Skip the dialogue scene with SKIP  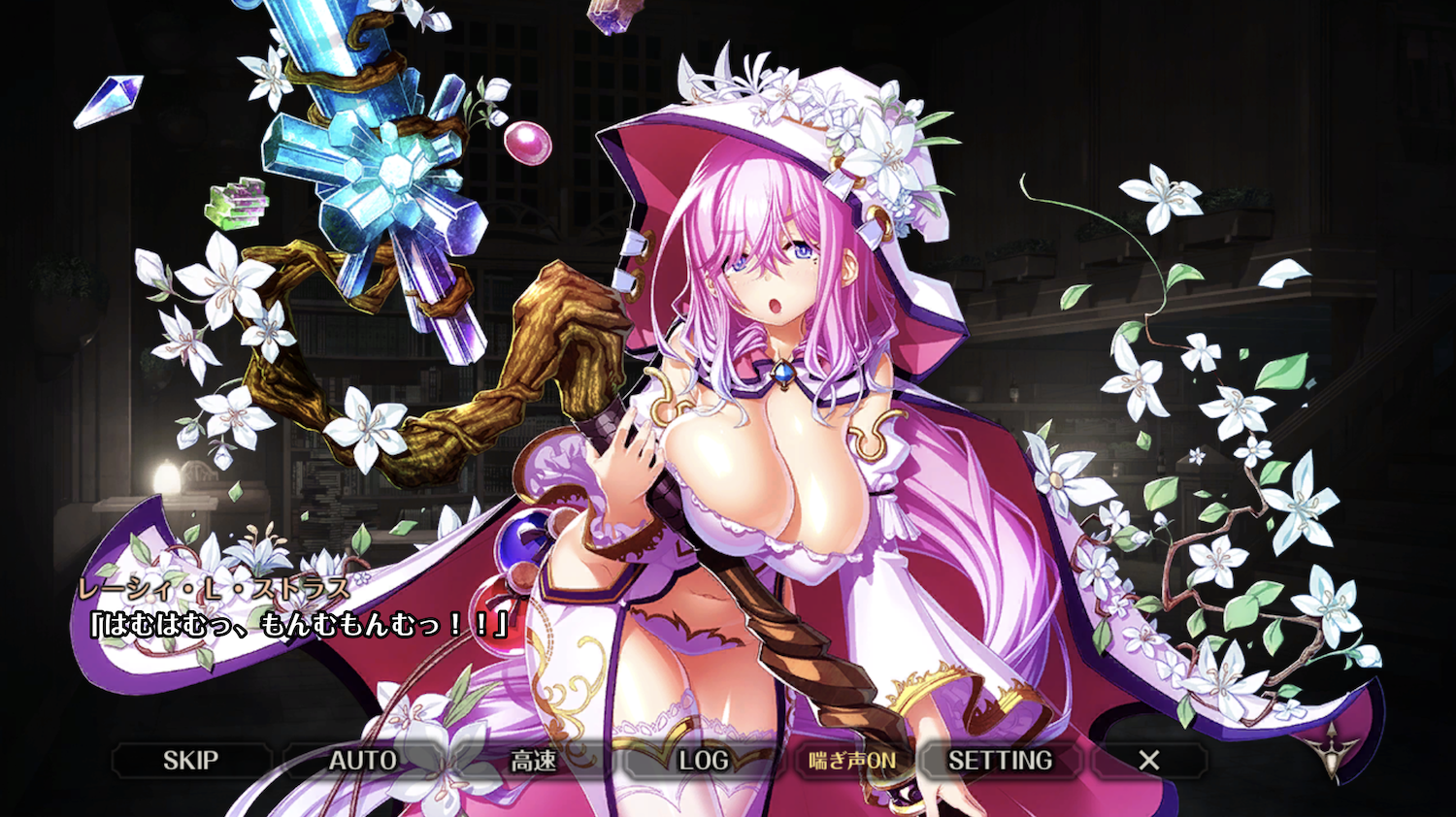[x=190, y=761]
